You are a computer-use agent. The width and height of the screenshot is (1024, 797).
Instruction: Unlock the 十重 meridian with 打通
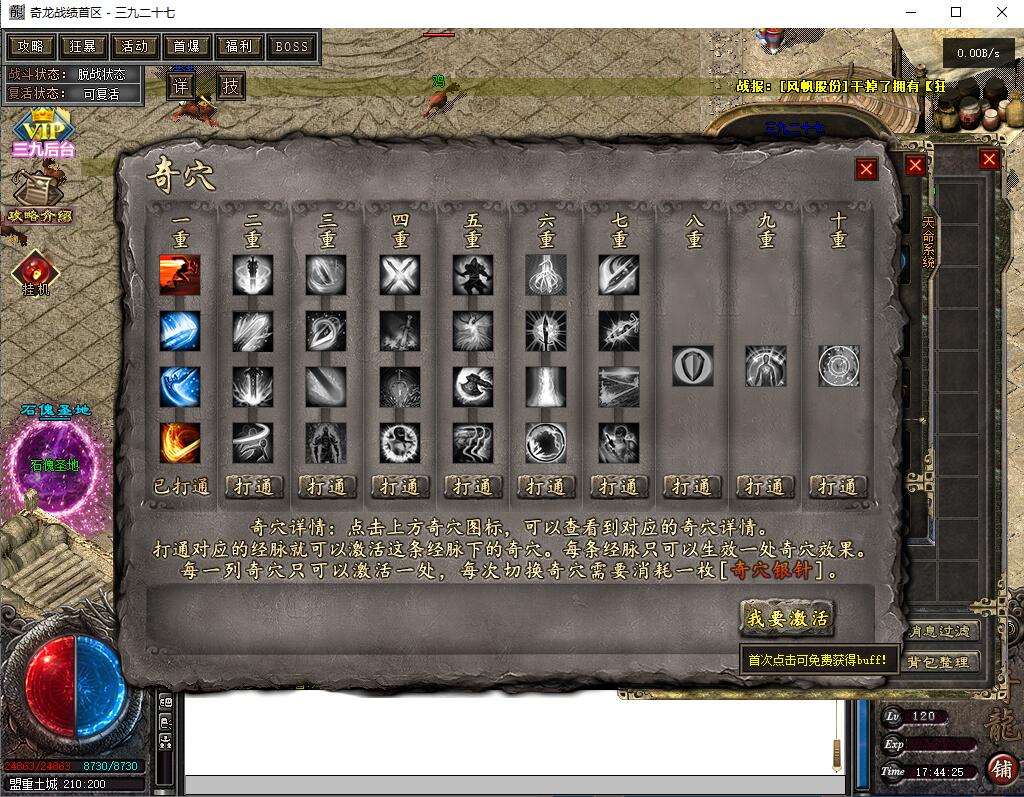click(x=838, y=487)
